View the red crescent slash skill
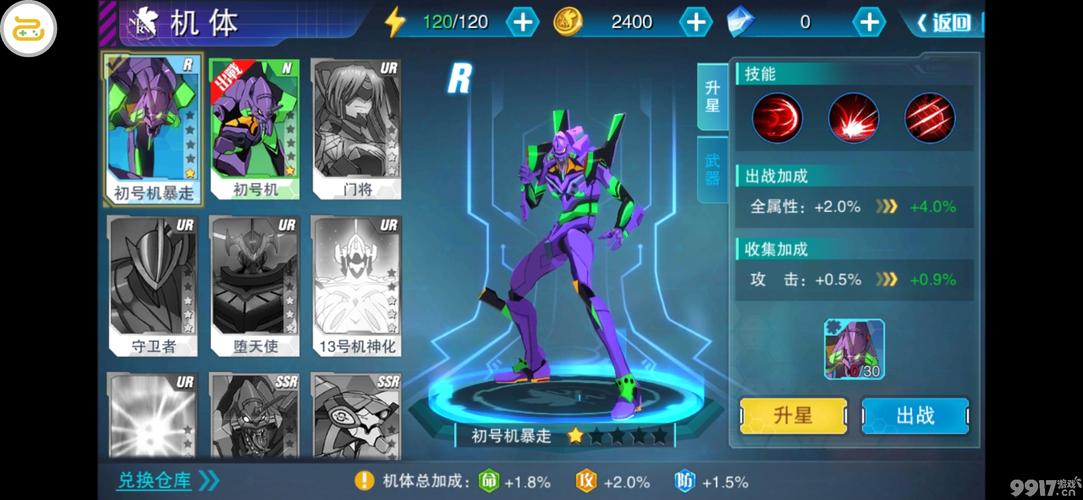This screenshot has height=500, width=1083. click(777, 118)
